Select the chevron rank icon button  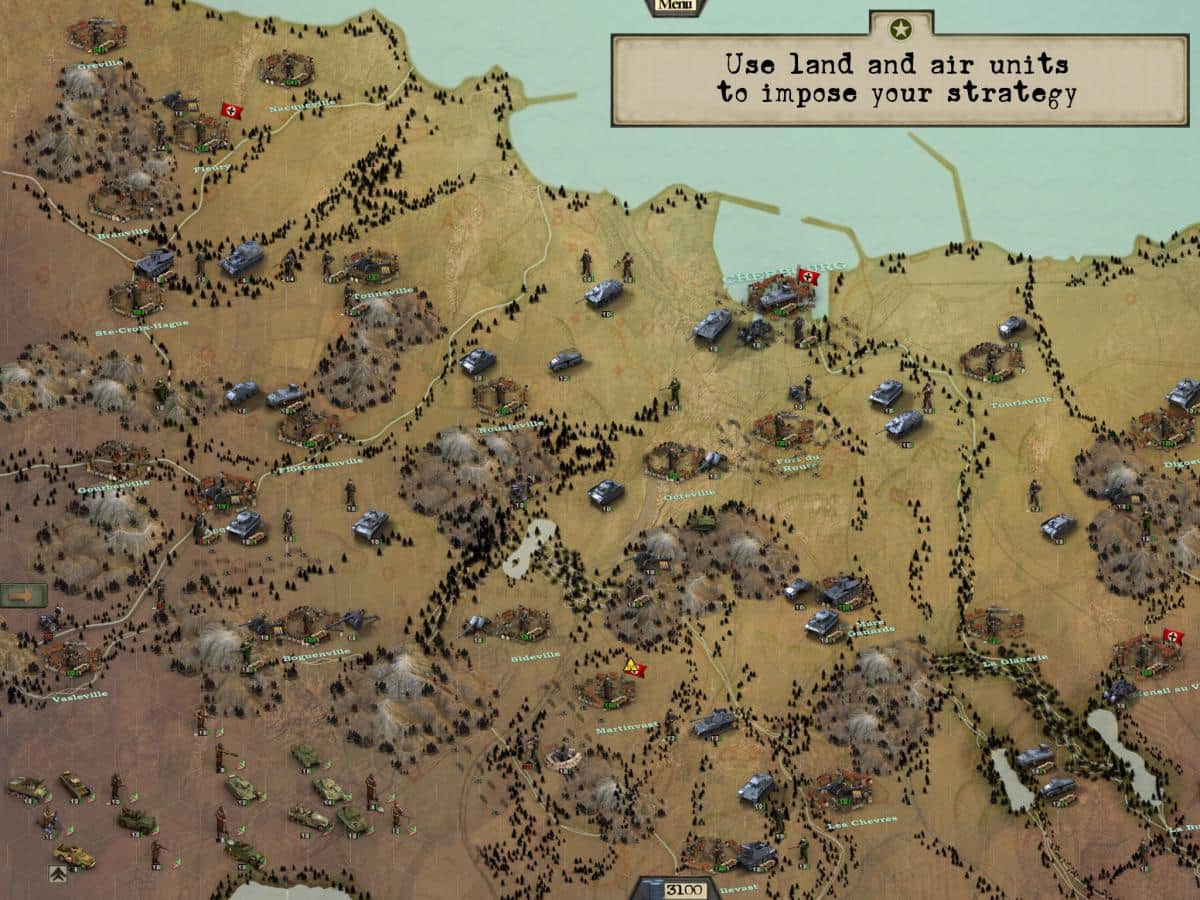tap(57, 873)
